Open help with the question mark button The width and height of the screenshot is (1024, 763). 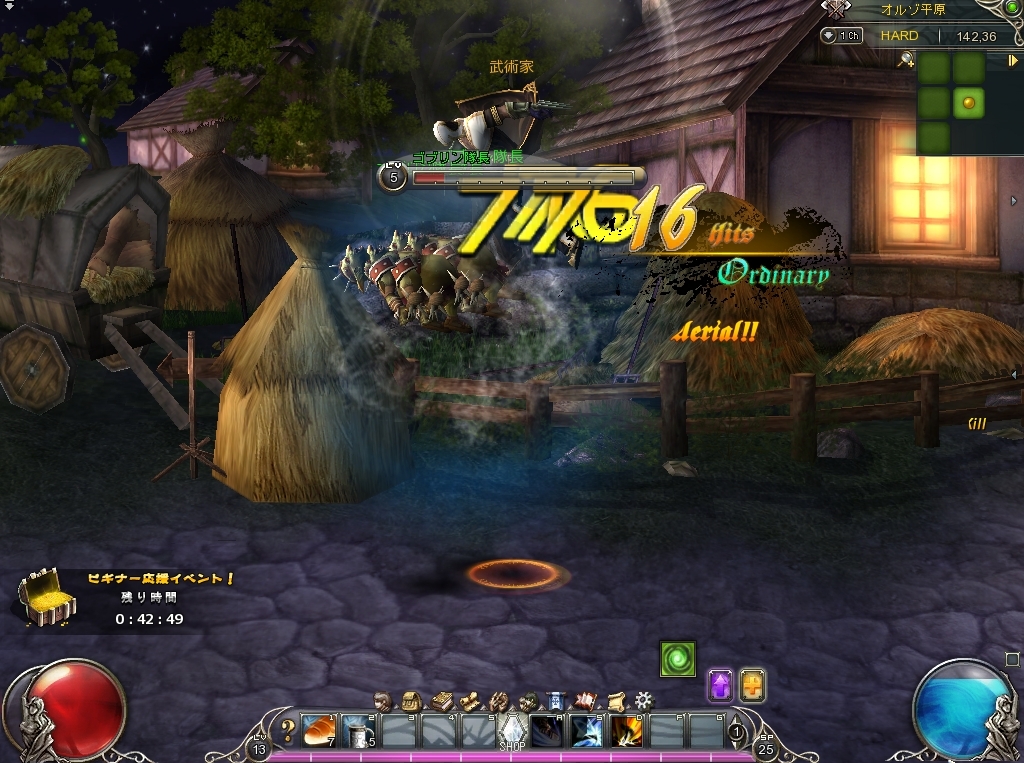(289, 729)
